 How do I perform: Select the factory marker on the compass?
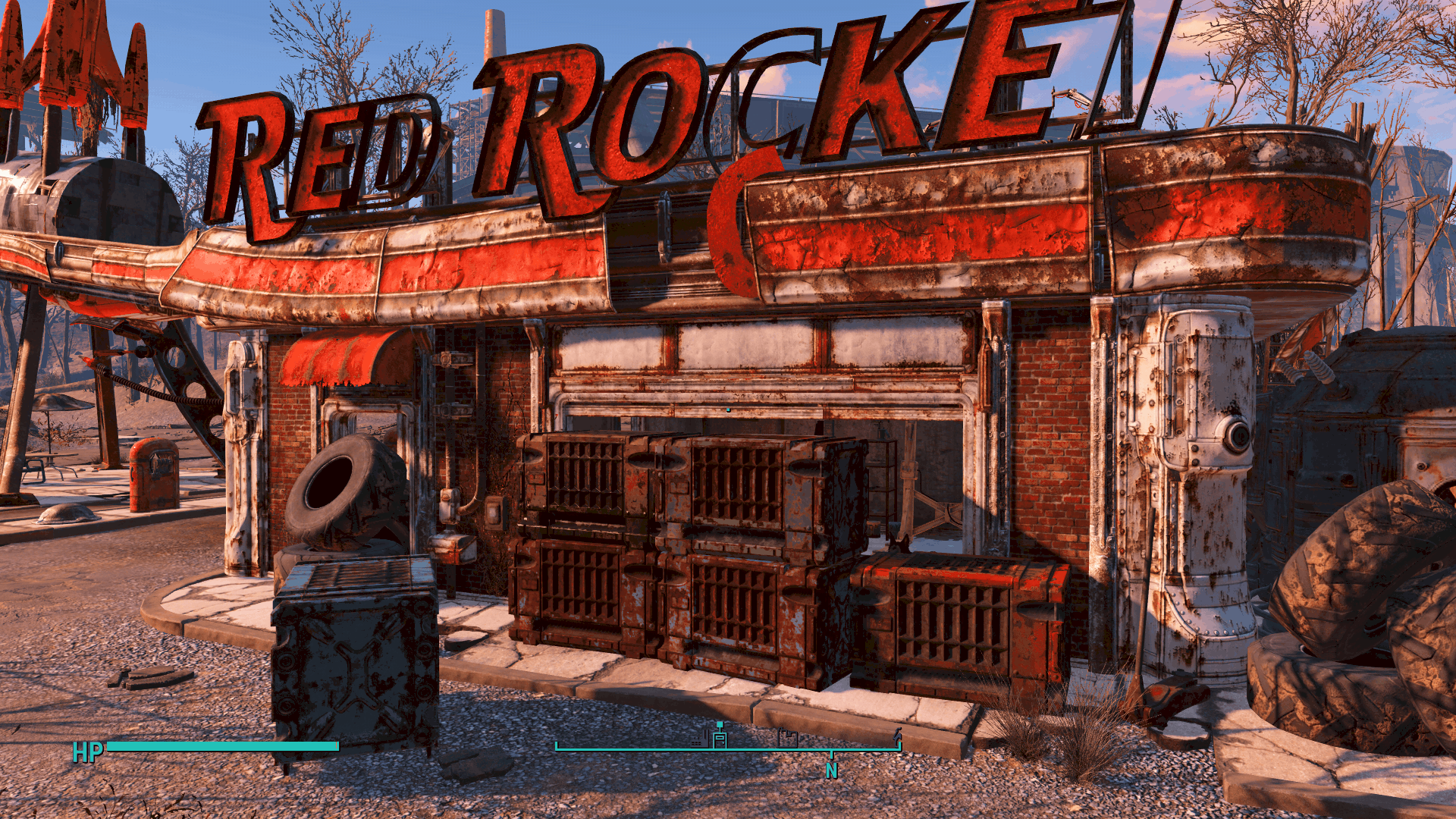[x=700, y=740]
